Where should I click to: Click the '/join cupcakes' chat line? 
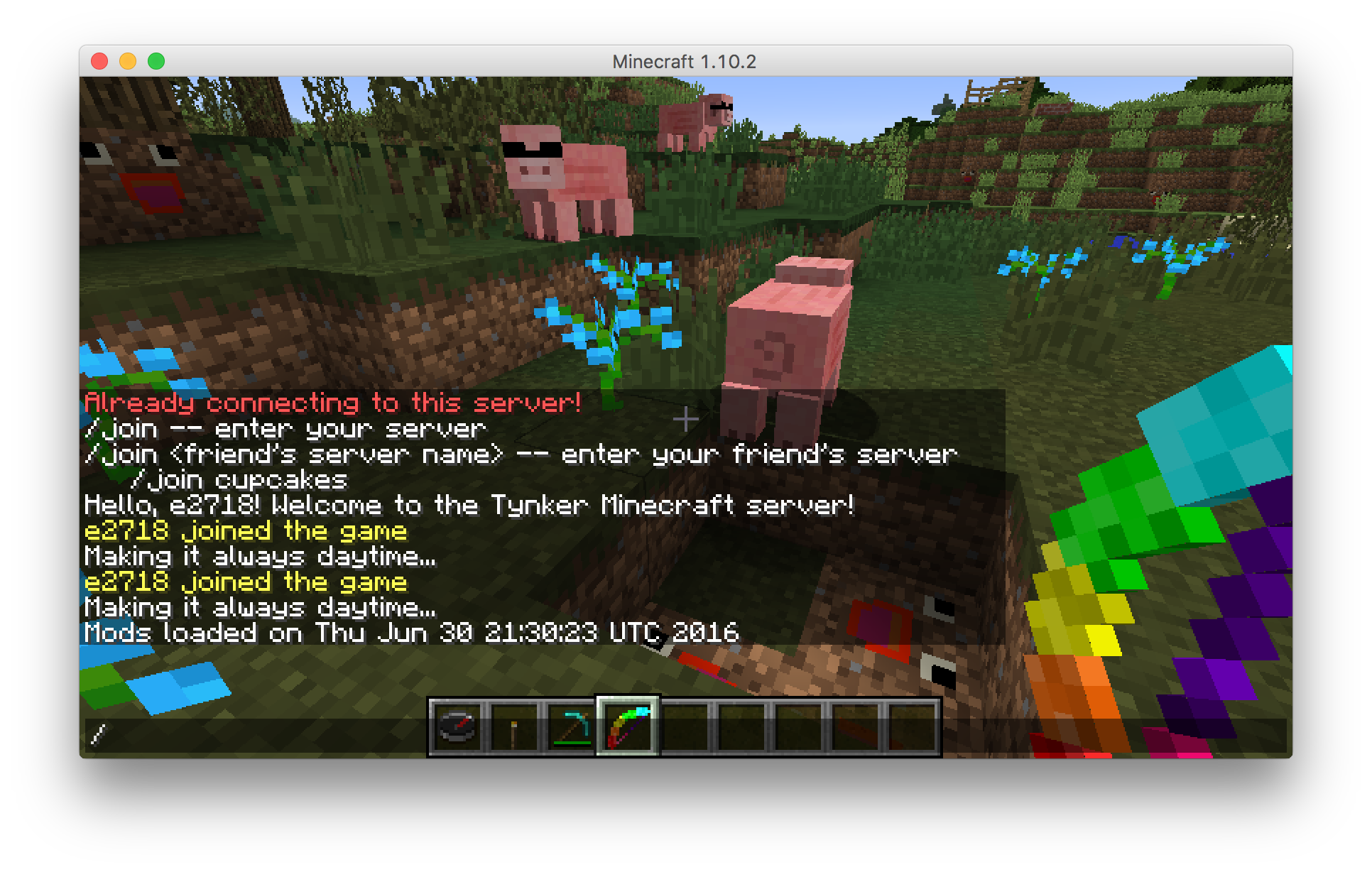241,479
